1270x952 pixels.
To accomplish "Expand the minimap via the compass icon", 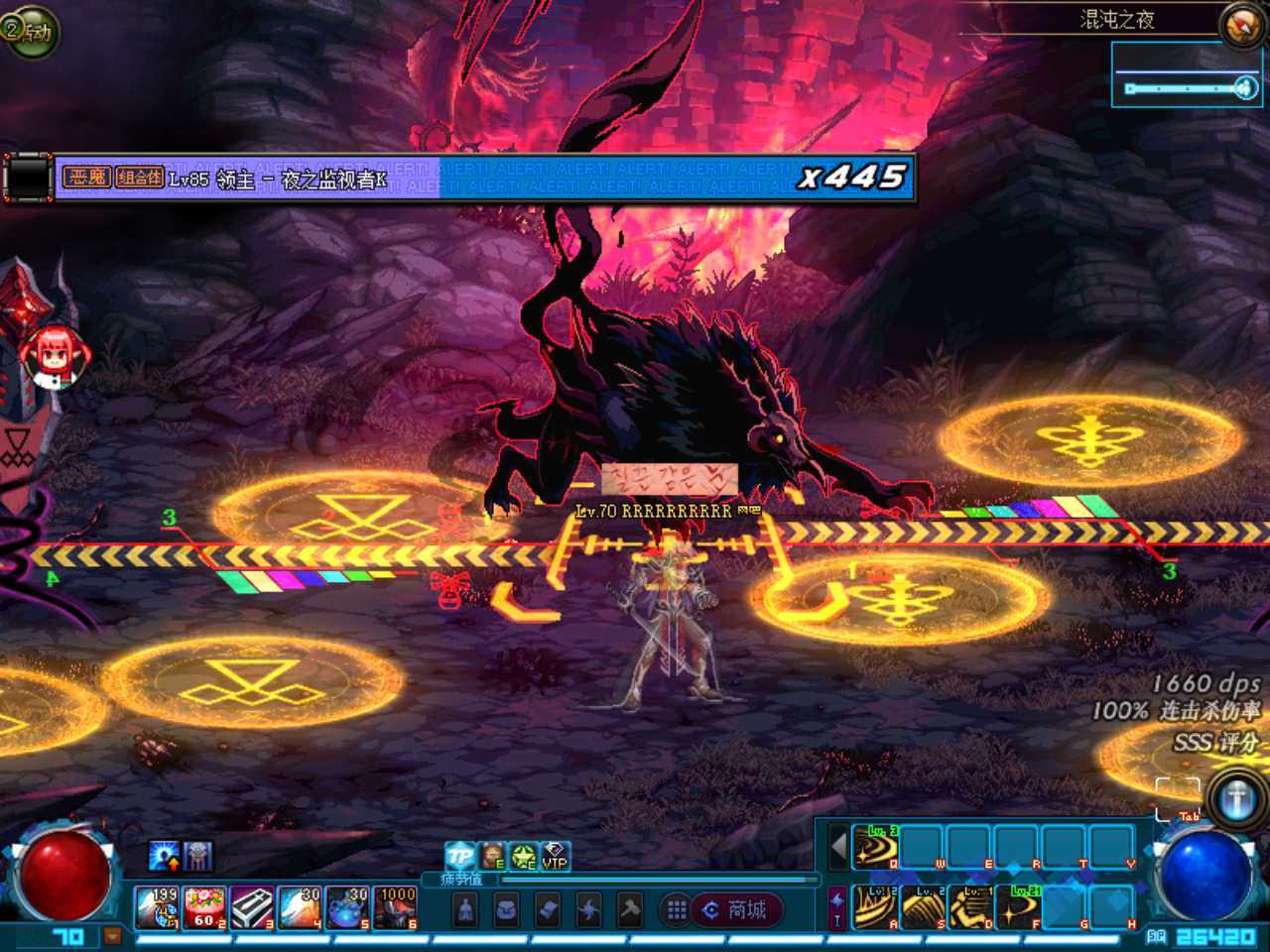I will (x=1241, y=25).
